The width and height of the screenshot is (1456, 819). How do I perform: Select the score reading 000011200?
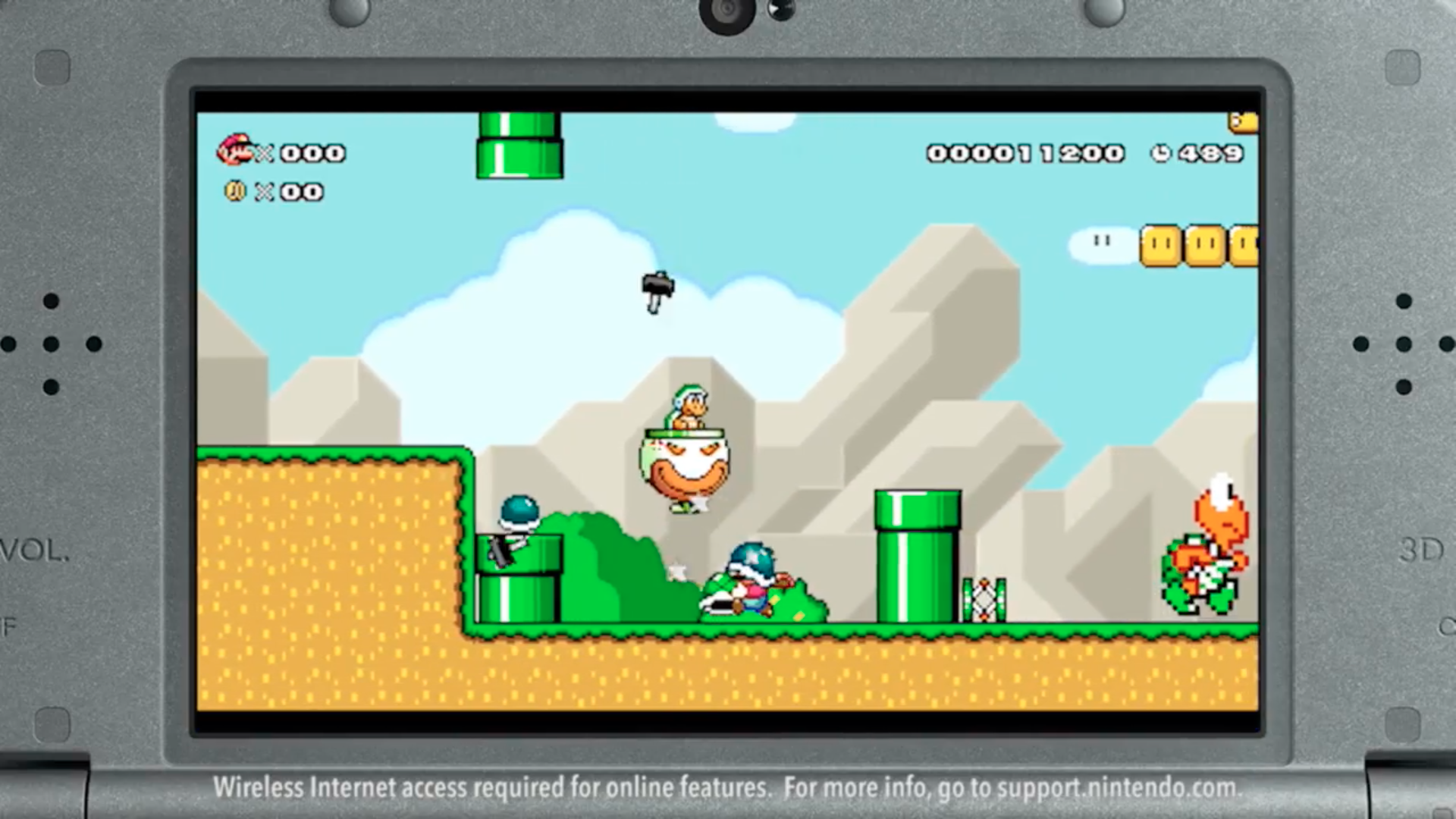[1025, 152]
